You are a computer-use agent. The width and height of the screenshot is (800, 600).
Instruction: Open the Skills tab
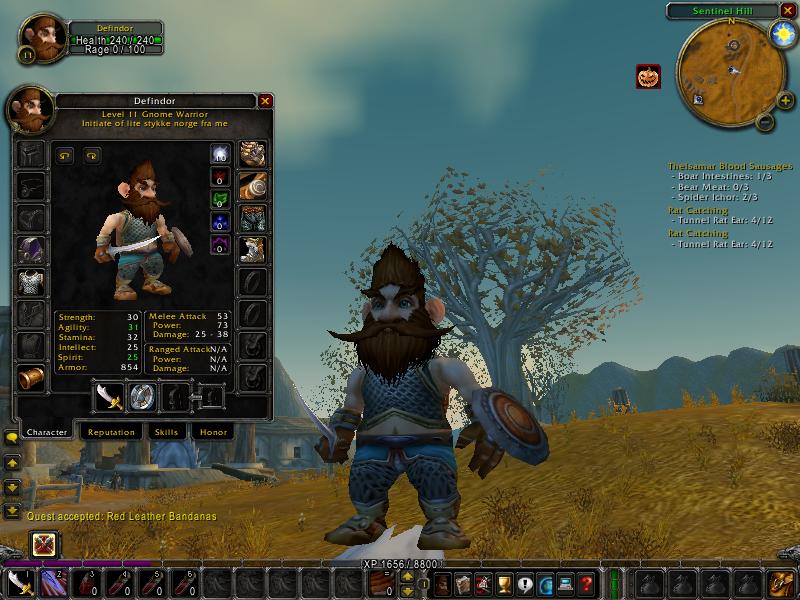166,432
